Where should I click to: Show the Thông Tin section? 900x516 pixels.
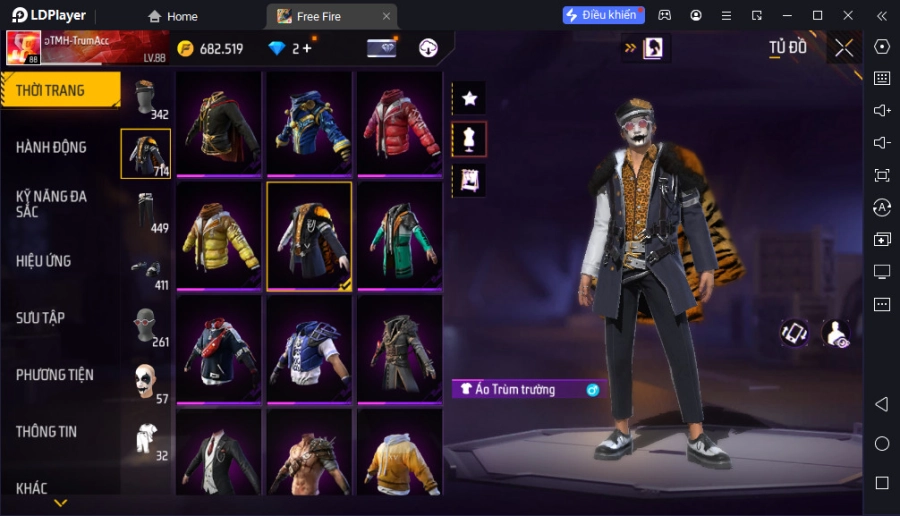tap(47, 432)
